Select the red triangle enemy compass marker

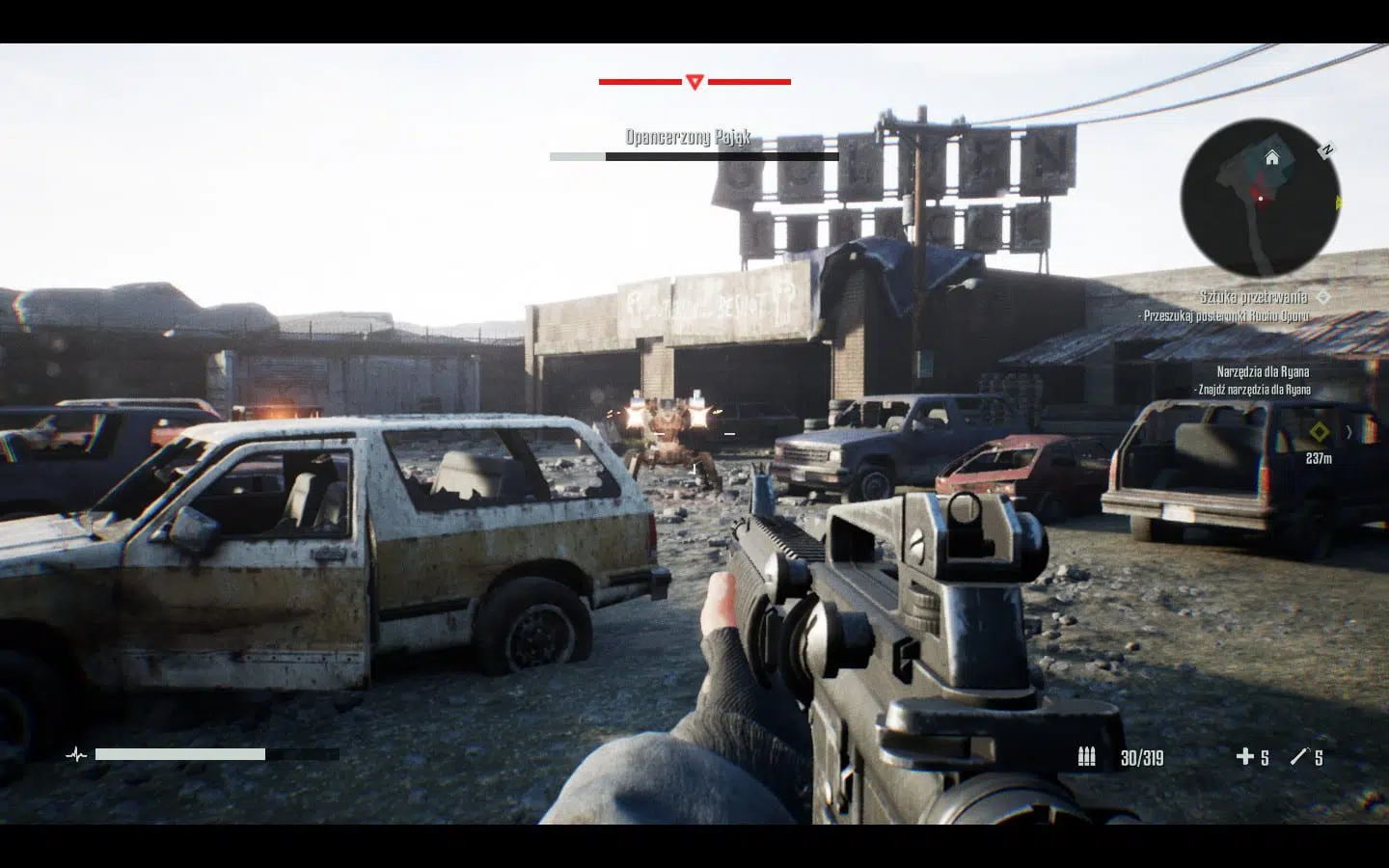point(694,82)
